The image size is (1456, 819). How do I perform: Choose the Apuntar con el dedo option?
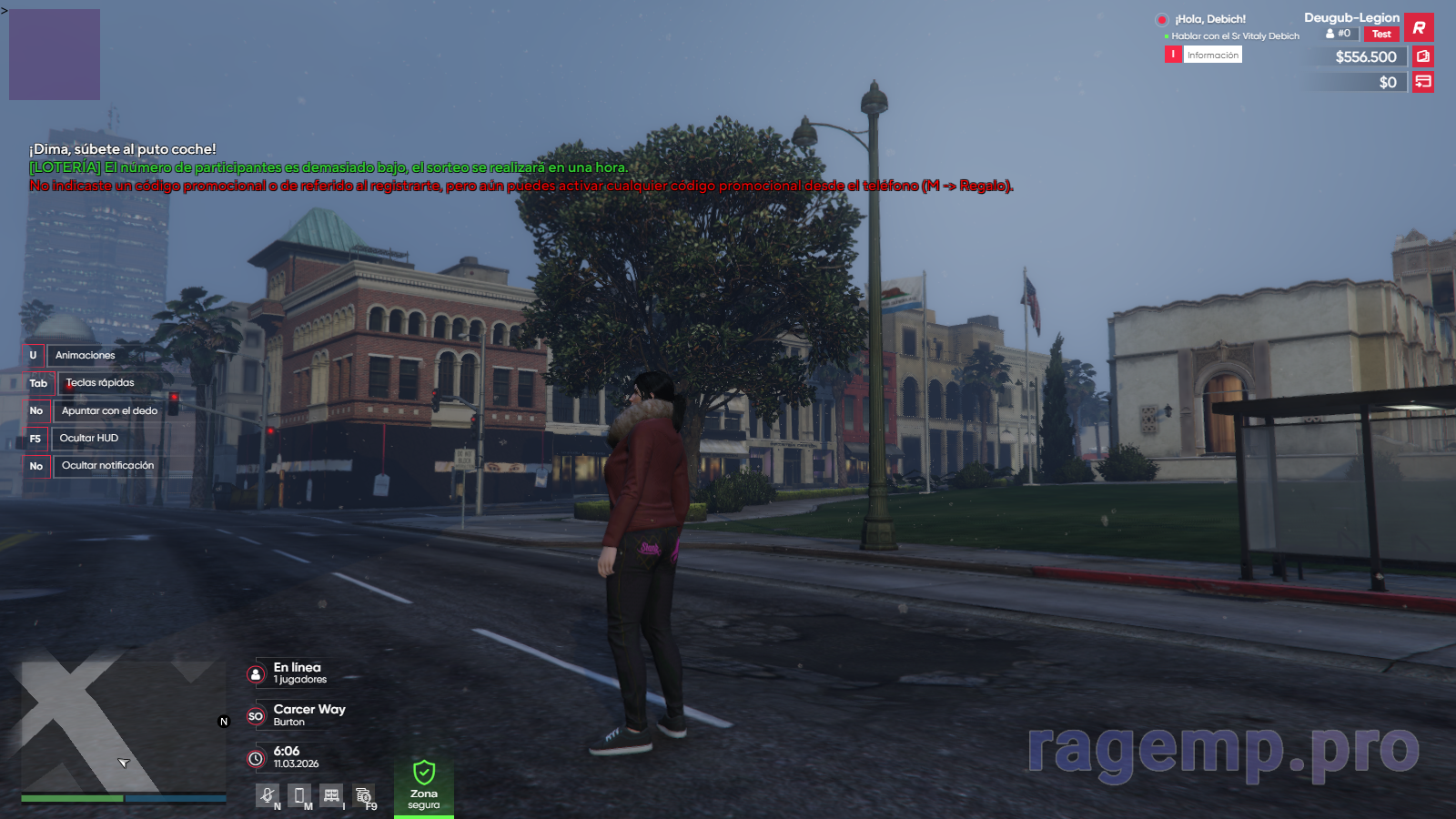(109, 410)
